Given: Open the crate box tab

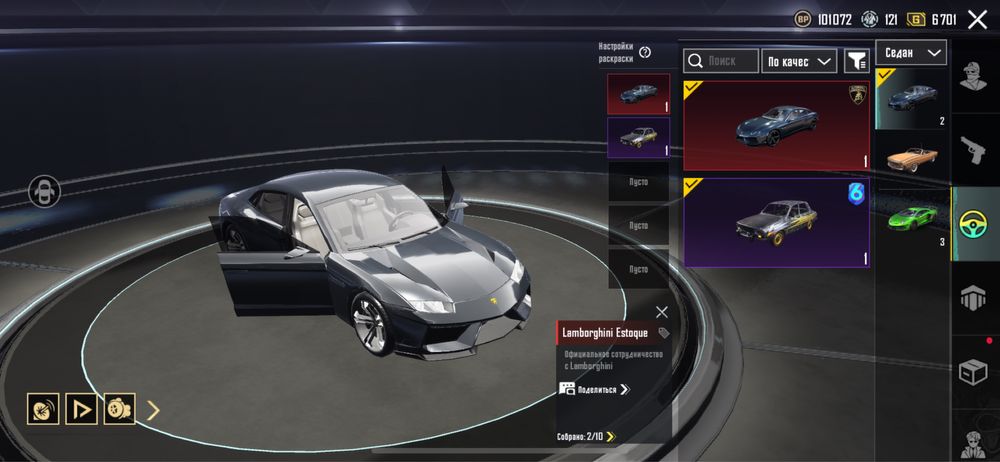Looking at the screenshot, I should [974, 372].
